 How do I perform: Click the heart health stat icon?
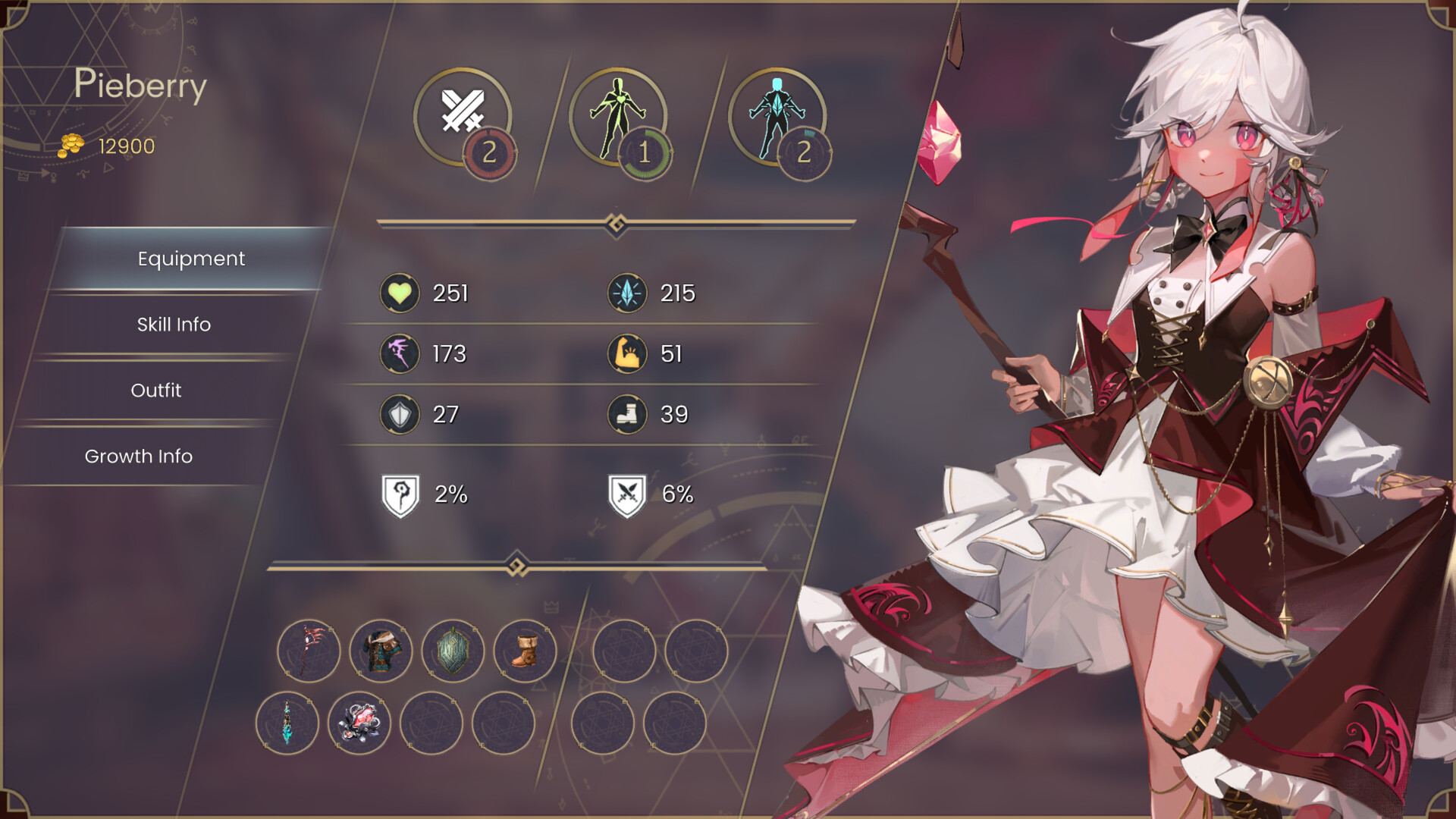[x=400, y=293]
